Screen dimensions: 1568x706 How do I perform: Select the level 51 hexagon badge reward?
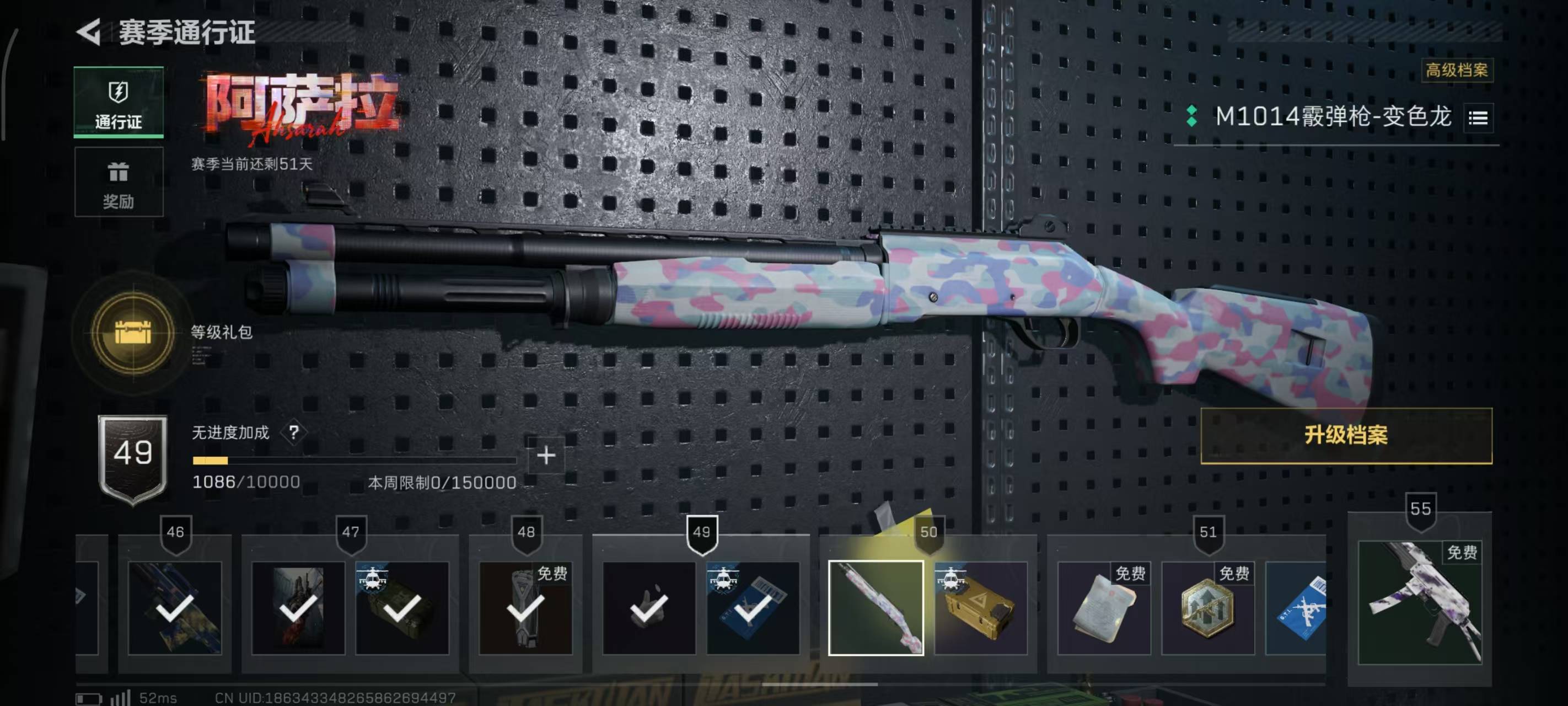coord(1207,608)
